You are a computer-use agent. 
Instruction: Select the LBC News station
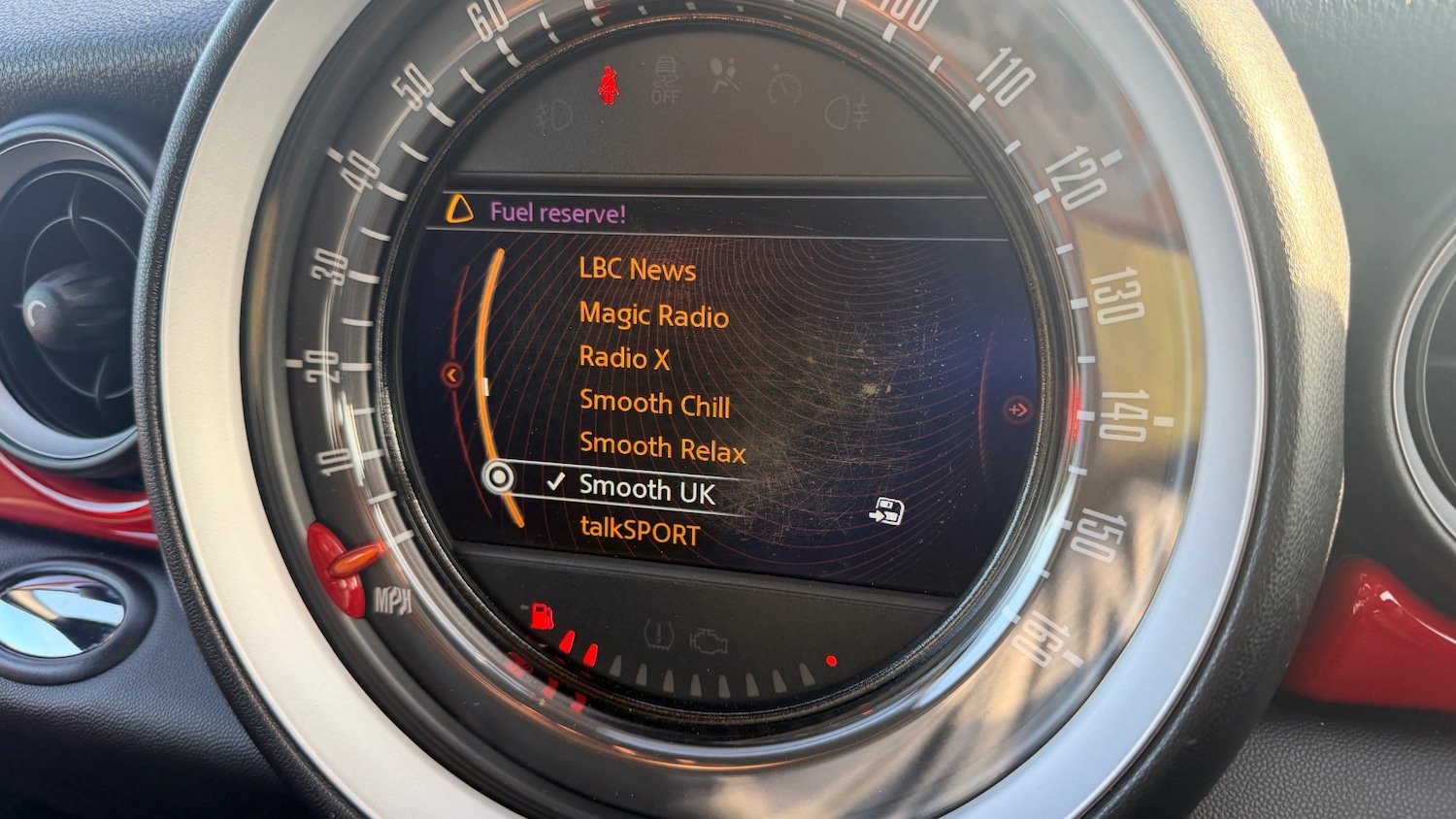(637, 269)
